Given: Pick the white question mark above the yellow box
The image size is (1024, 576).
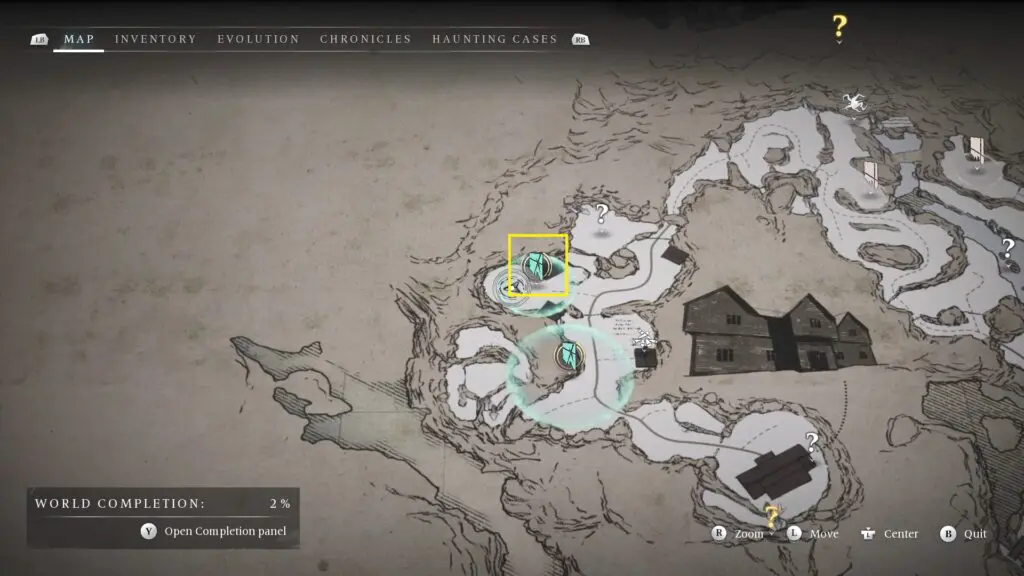Looking at the screenshot, I should click(x=601, y=213).
